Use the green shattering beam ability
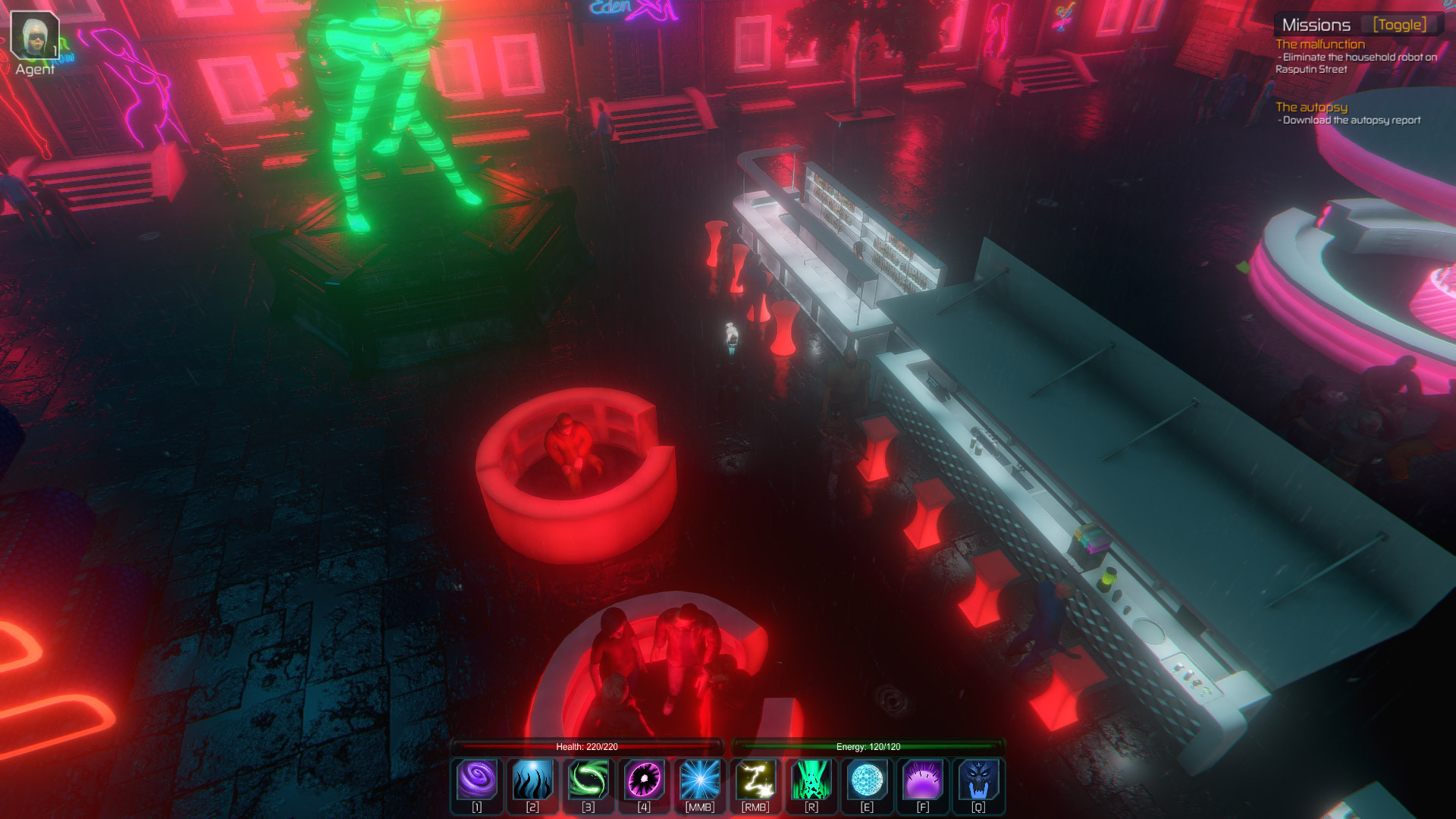Viewport: 1456px width, 819px height. (811, 780)
